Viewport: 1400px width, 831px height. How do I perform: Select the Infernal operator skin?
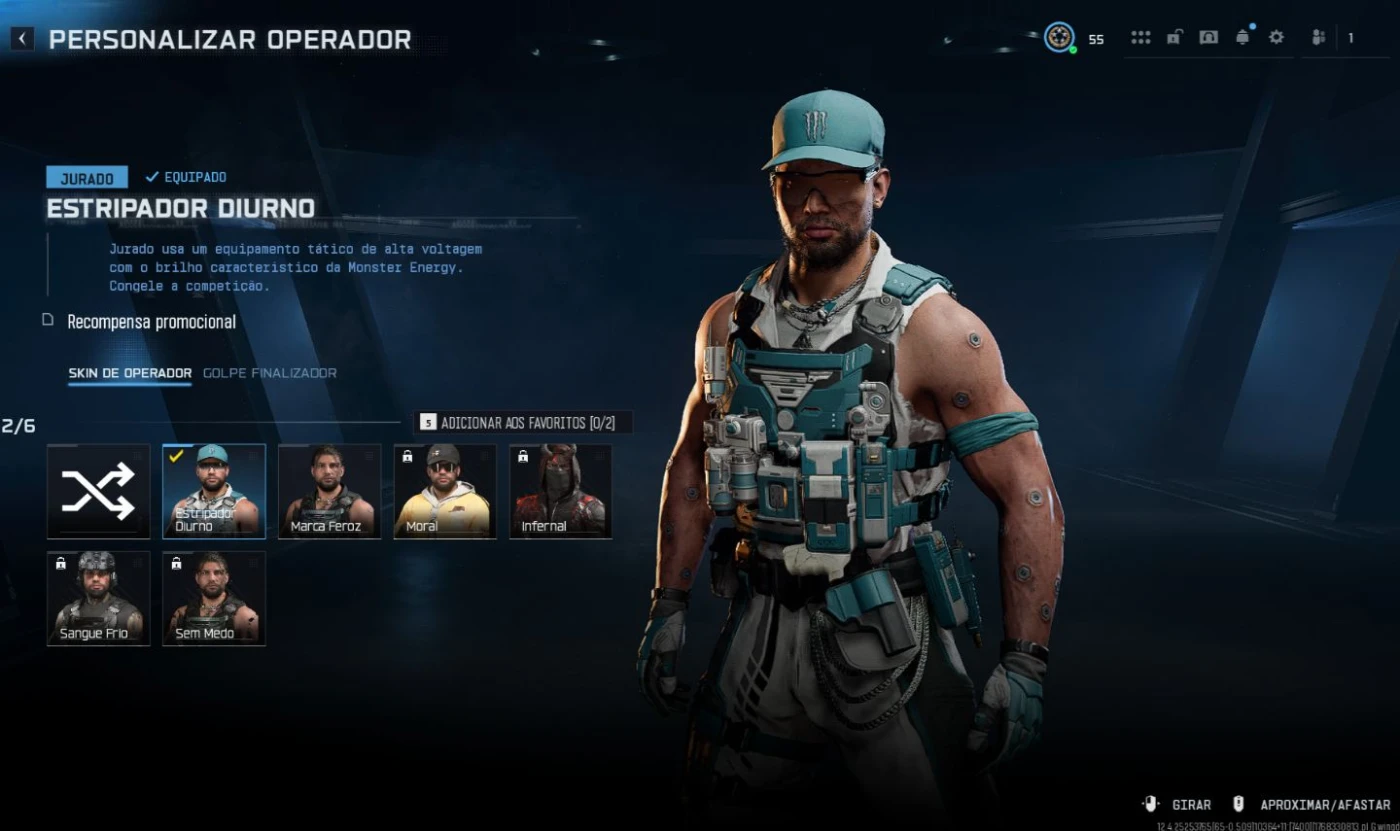tap(560, 491)
